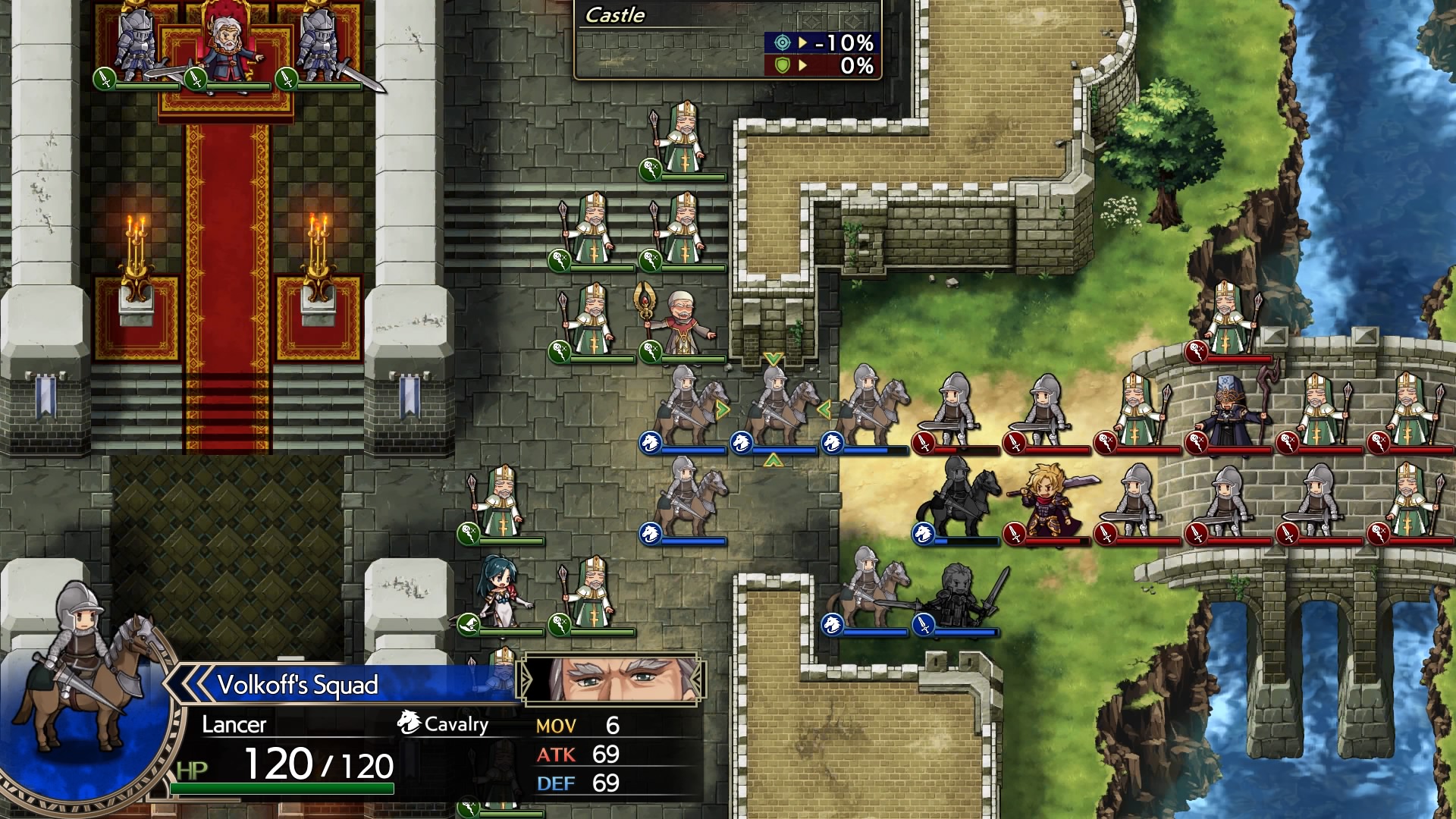Choose the greyed-out rider on the dark horse

pos(959,497)
